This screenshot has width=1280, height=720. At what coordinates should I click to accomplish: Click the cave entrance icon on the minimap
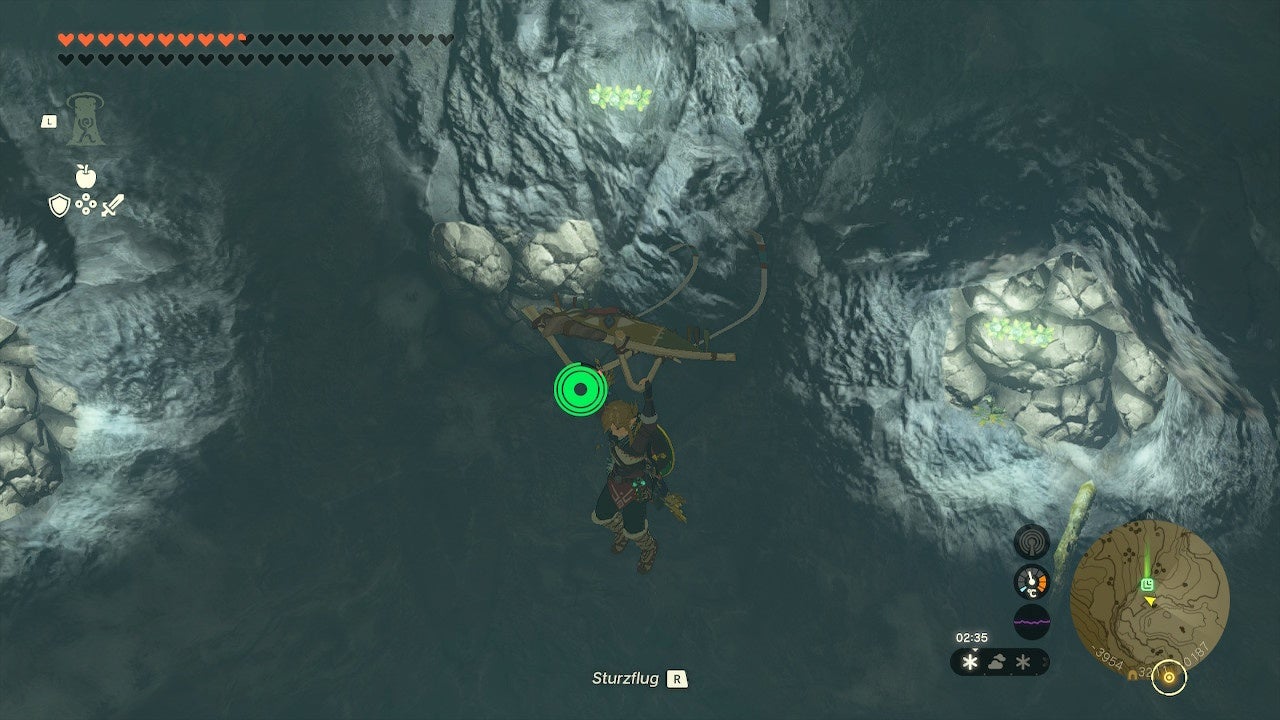[1133, 673]
